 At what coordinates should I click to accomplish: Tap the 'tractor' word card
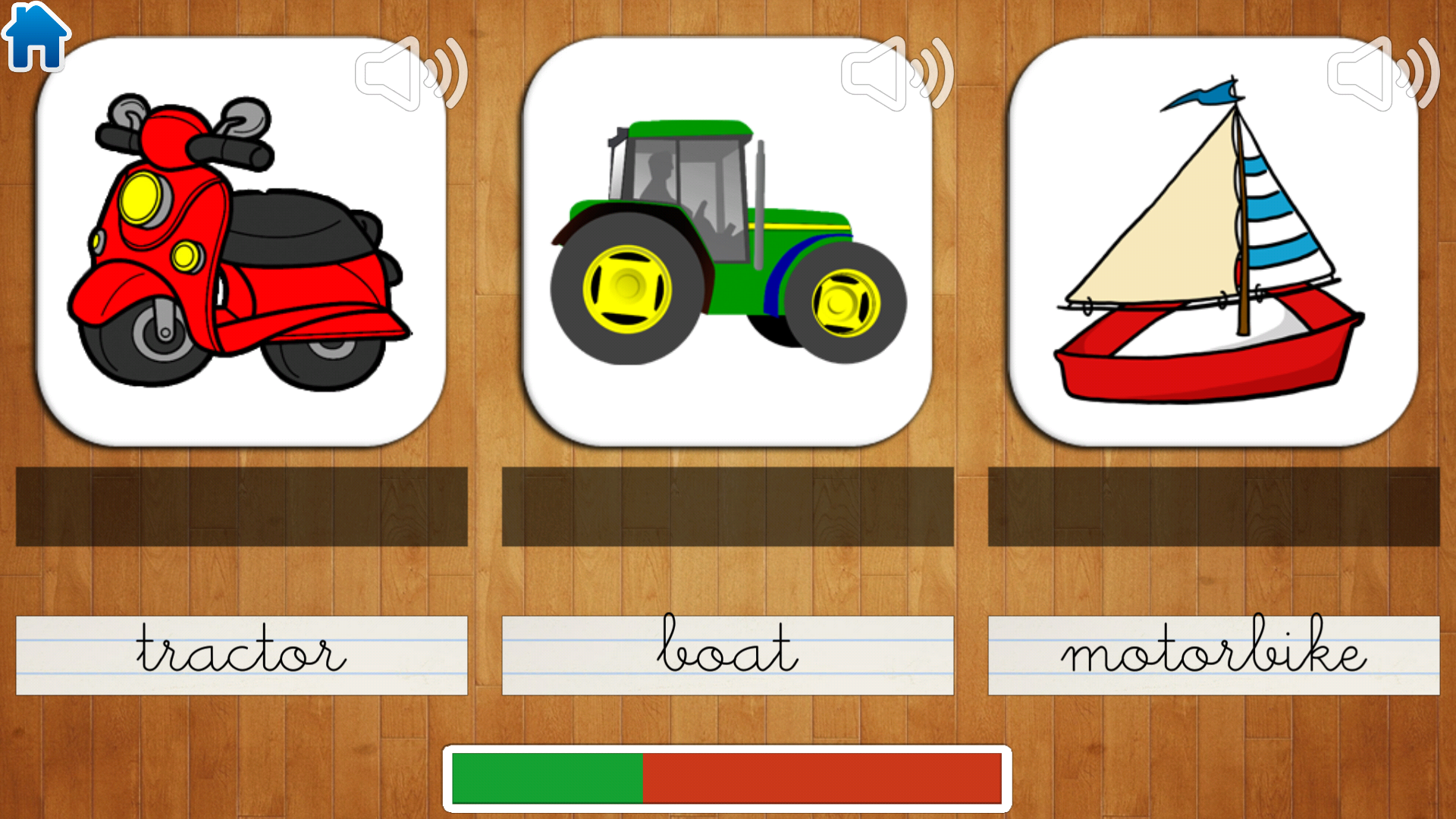(241, 655)
